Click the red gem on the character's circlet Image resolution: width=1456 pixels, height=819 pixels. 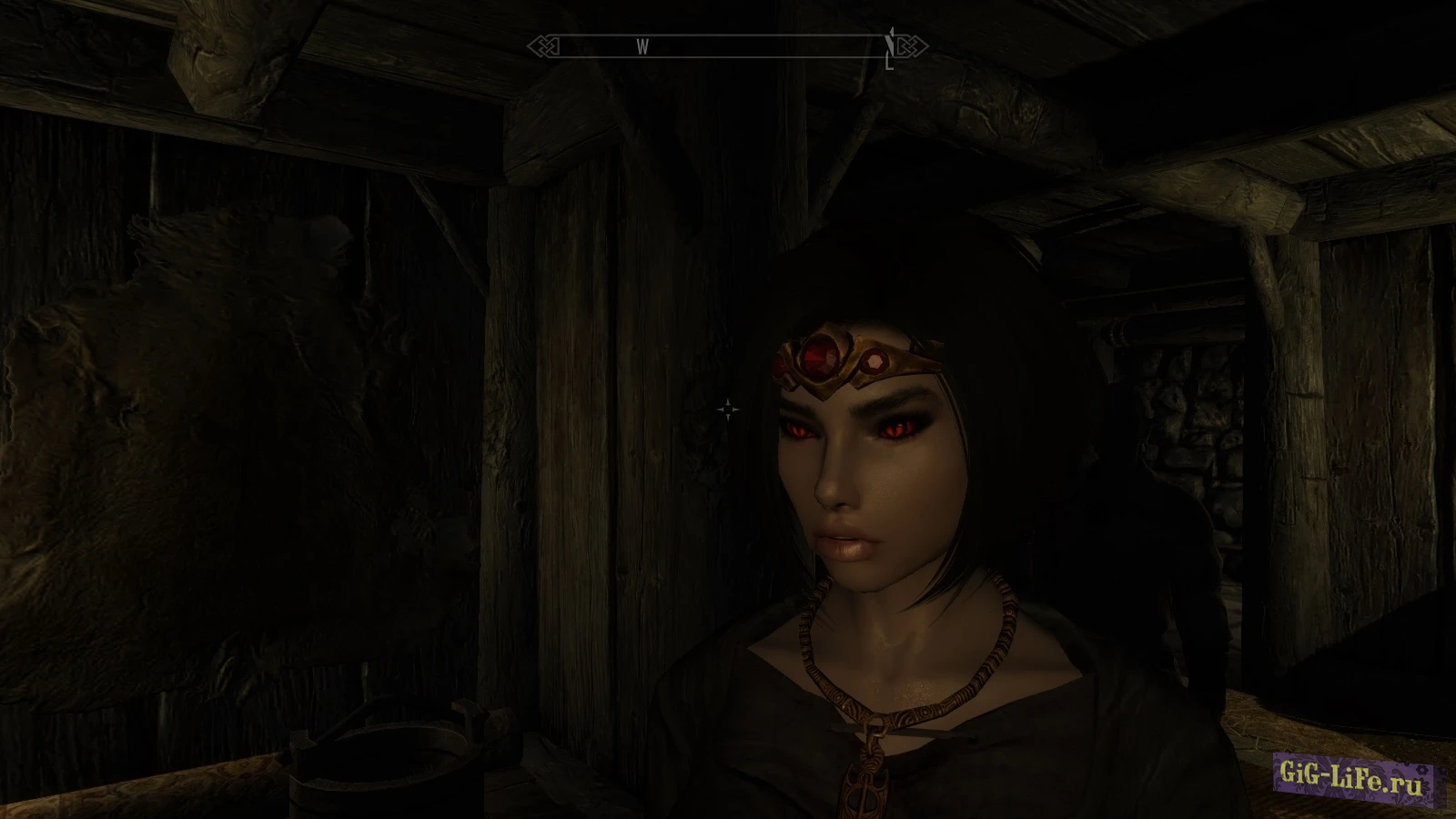(x=820, y=357)
